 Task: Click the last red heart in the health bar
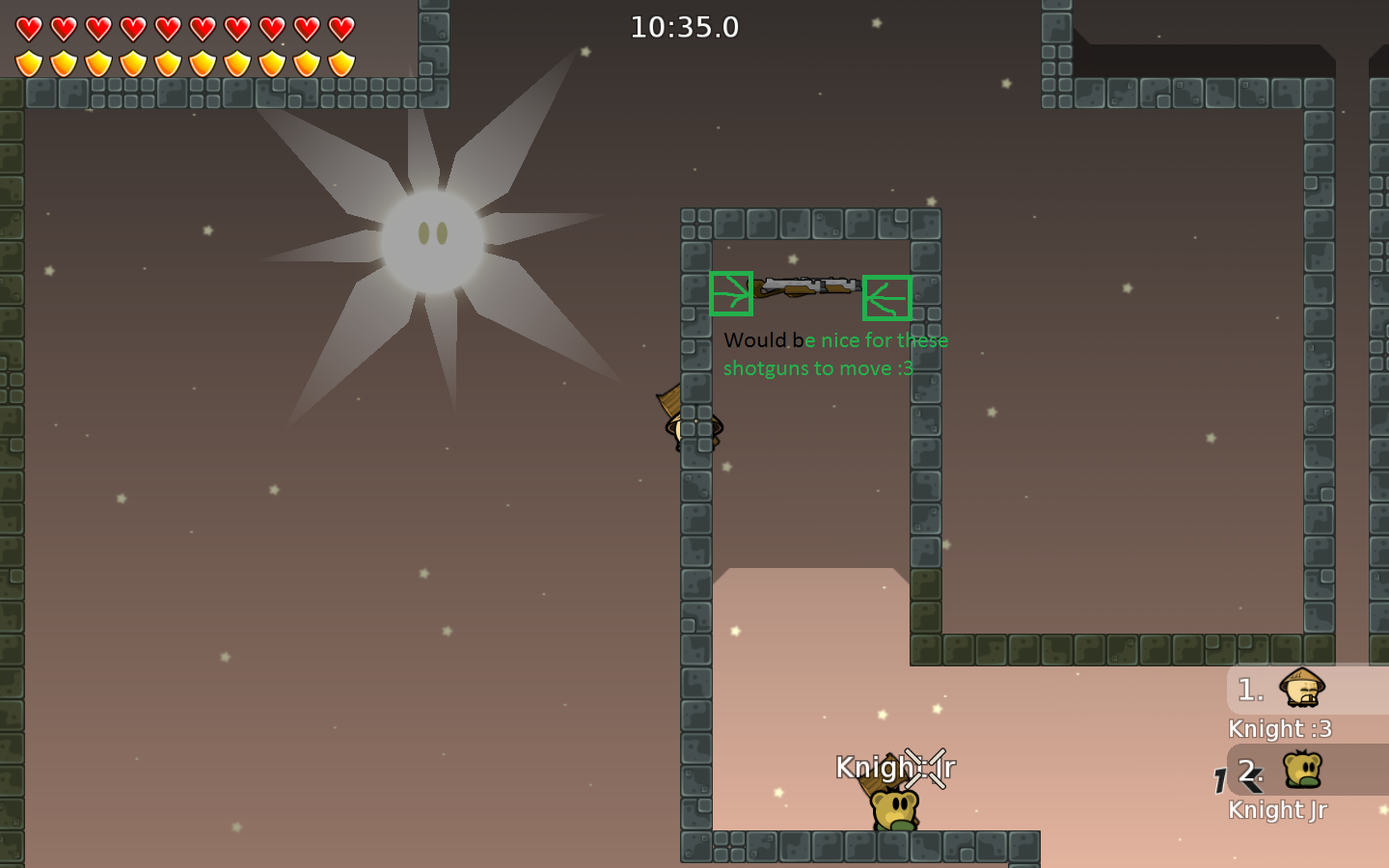click(x=340, y=30)
